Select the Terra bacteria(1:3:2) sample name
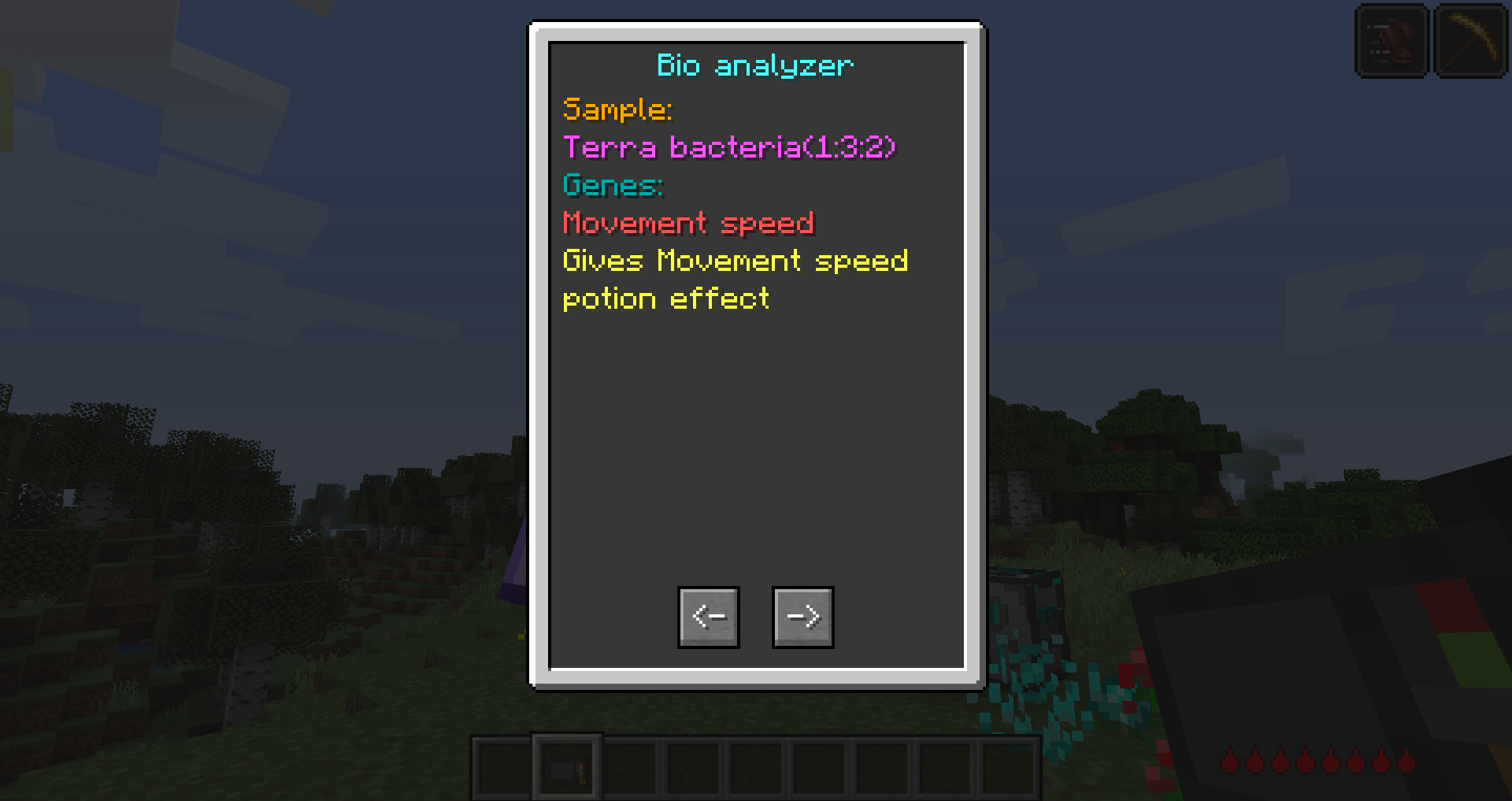Image resolution: width=1512 pixels, height=801 pixels. [728, 148]
